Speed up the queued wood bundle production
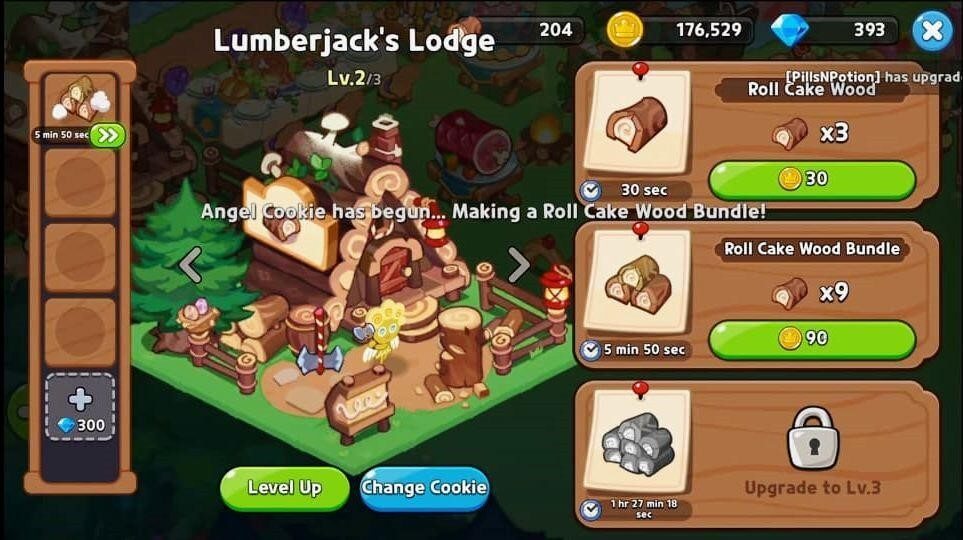 click(107, 135)
